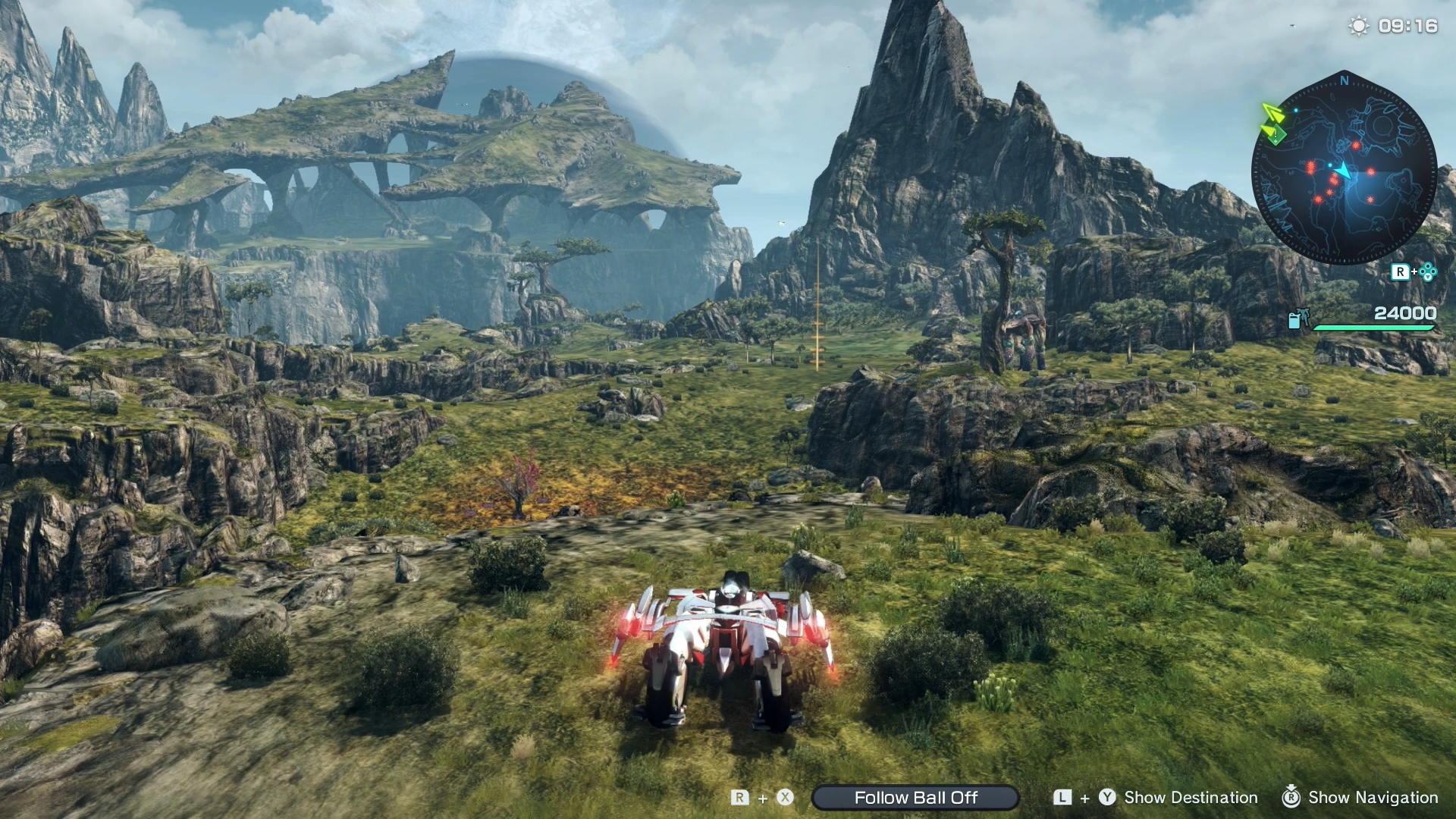Choose the Show Navigation option
The image size is (1456, 819).
tap(1372, 798)
